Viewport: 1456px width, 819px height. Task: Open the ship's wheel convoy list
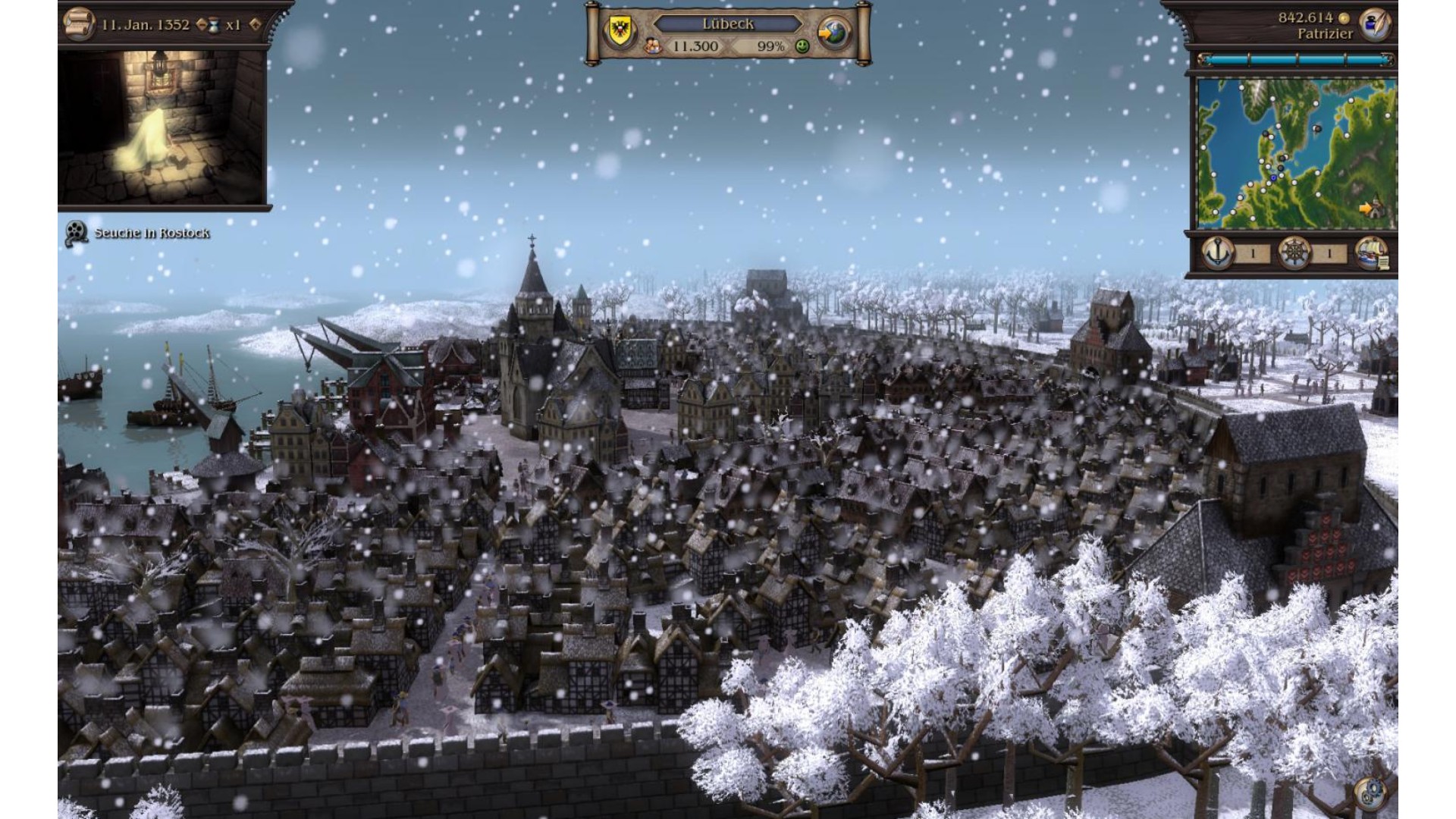point(1294,253)
